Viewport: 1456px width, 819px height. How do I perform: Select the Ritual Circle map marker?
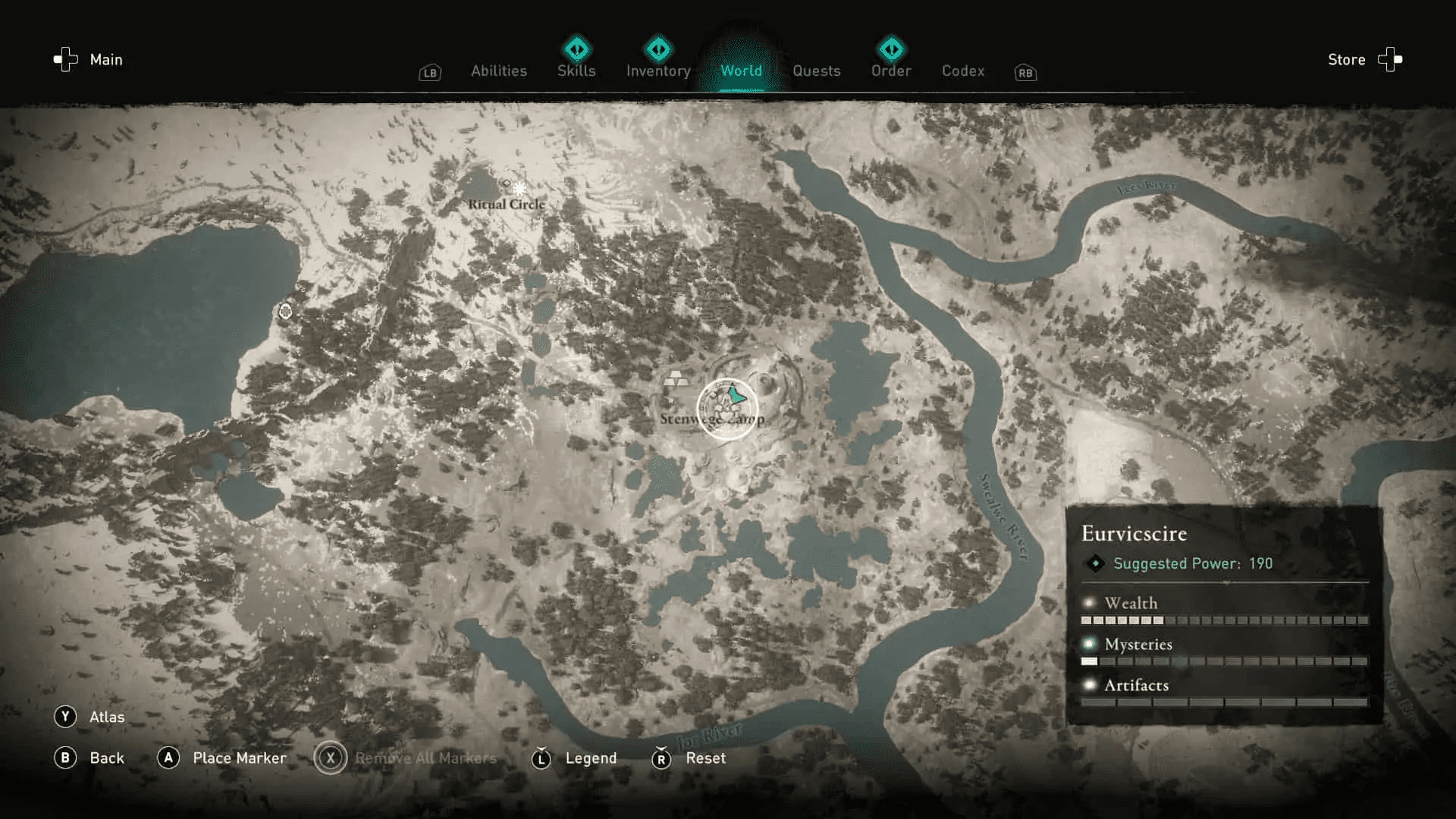click(x=519, y=188)
